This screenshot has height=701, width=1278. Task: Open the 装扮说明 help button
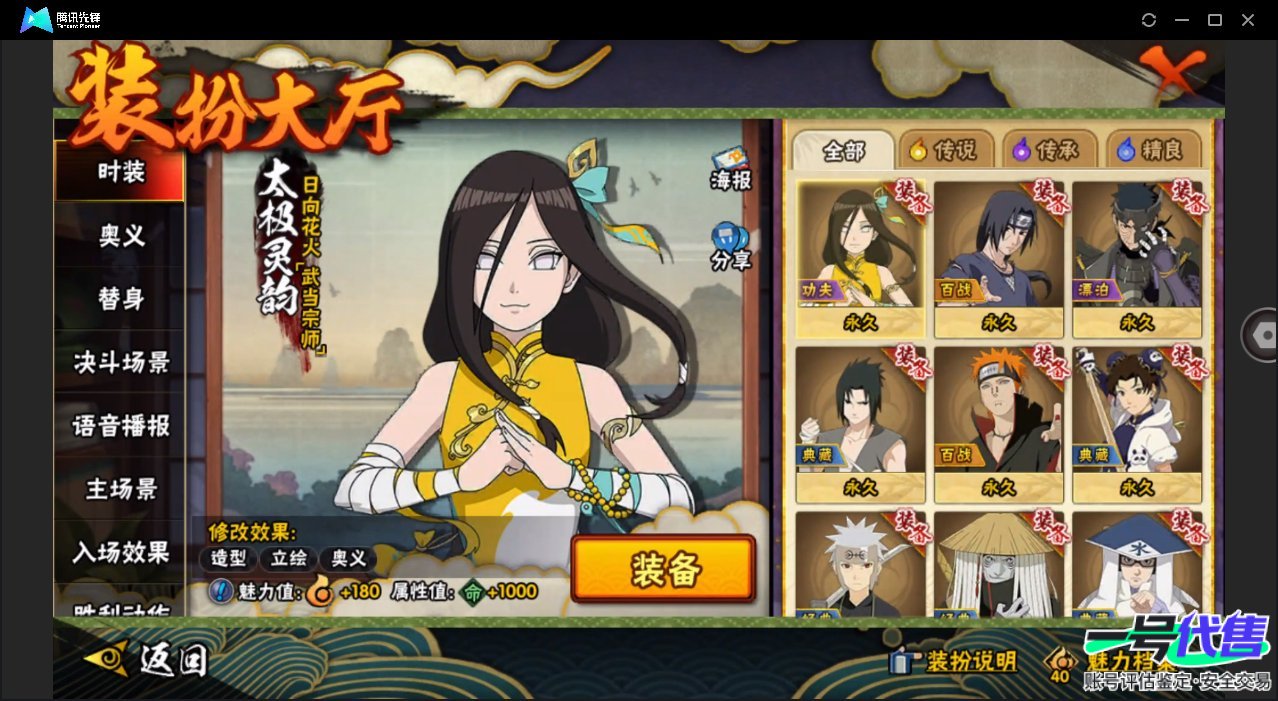click(954, 661)
